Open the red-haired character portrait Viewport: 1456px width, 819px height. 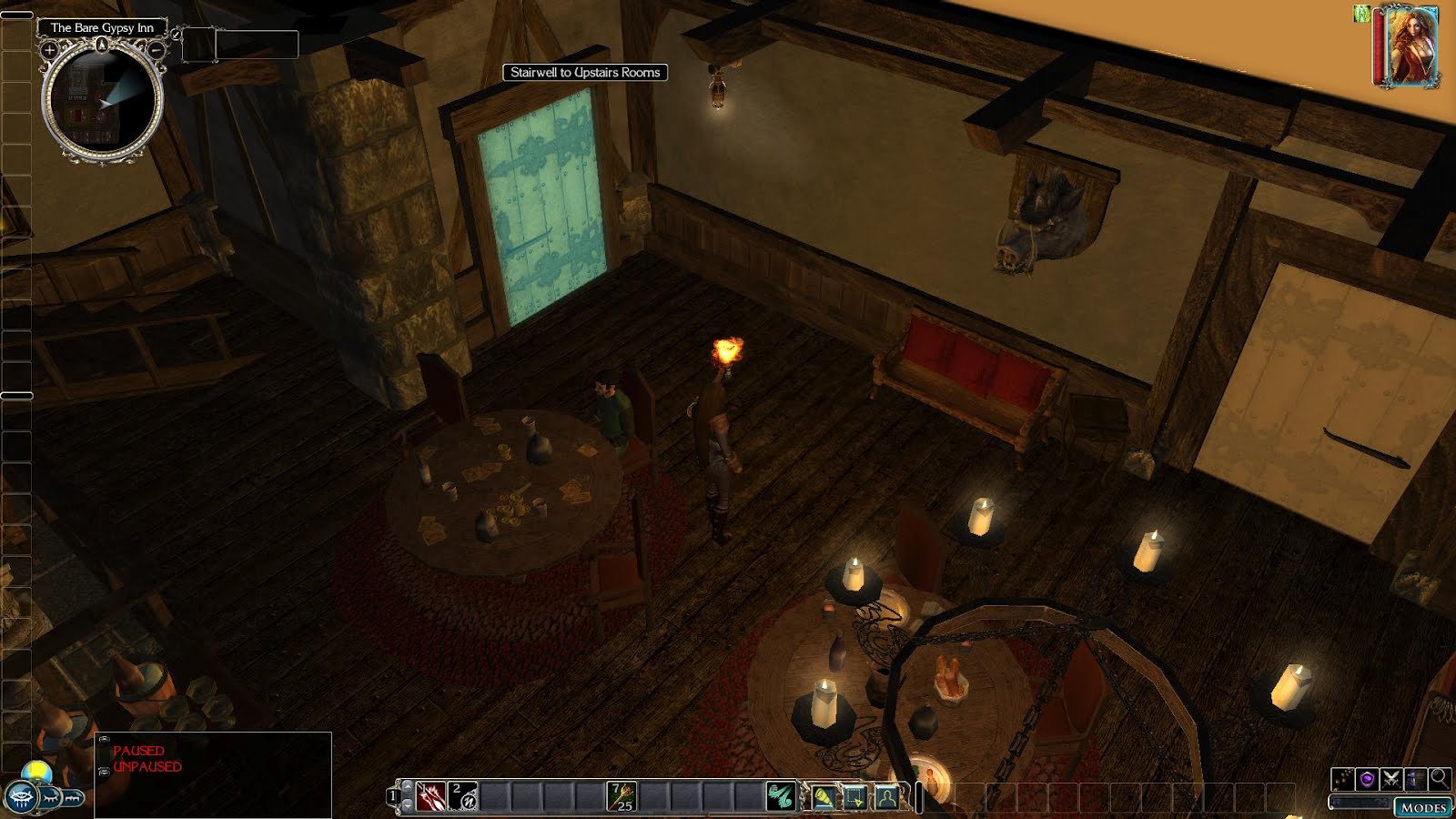click(x=1406, y=46)
